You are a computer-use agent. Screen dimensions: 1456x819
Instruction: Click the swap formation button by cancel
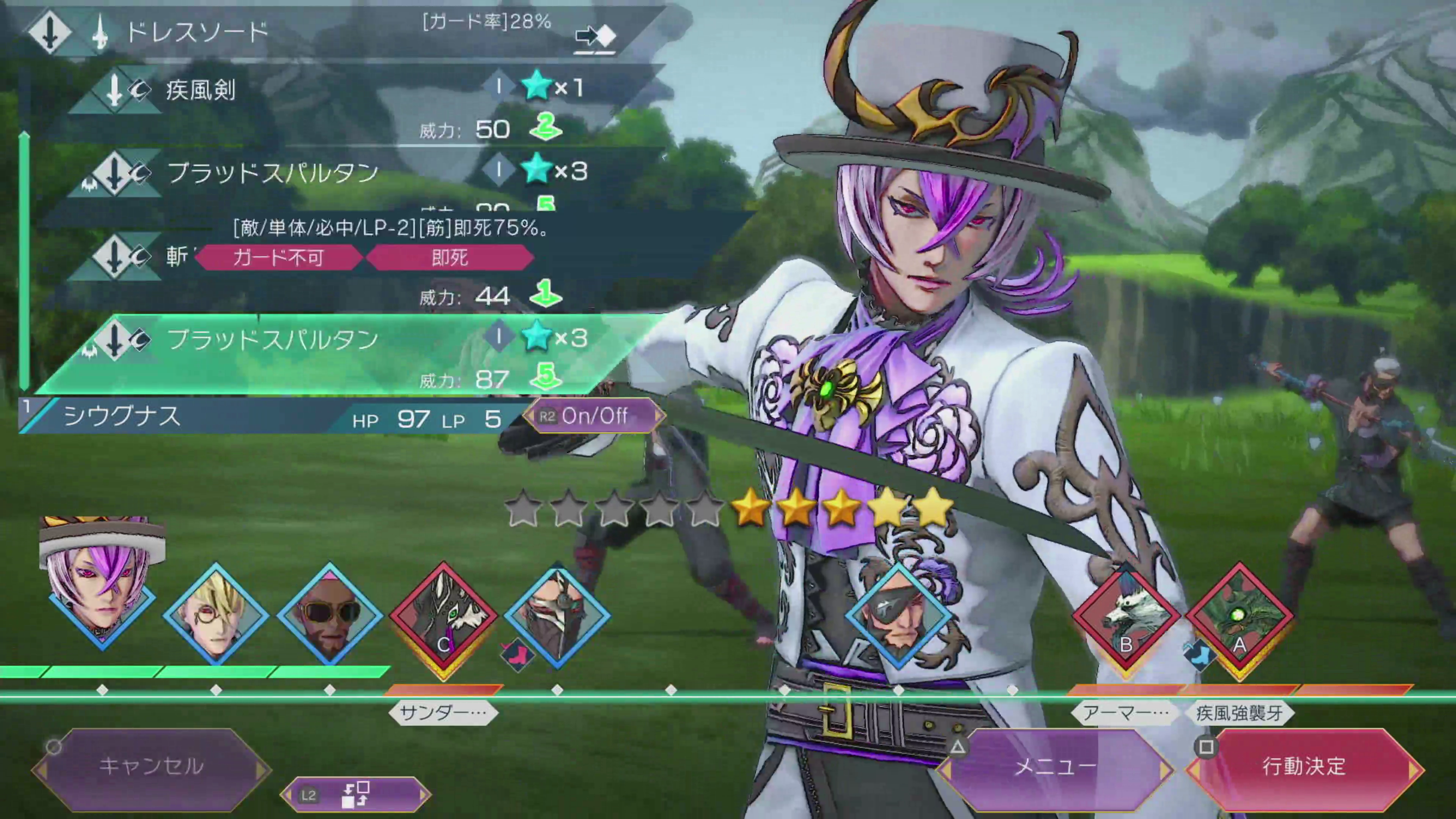pyautogui.click(x=356, y=795)
